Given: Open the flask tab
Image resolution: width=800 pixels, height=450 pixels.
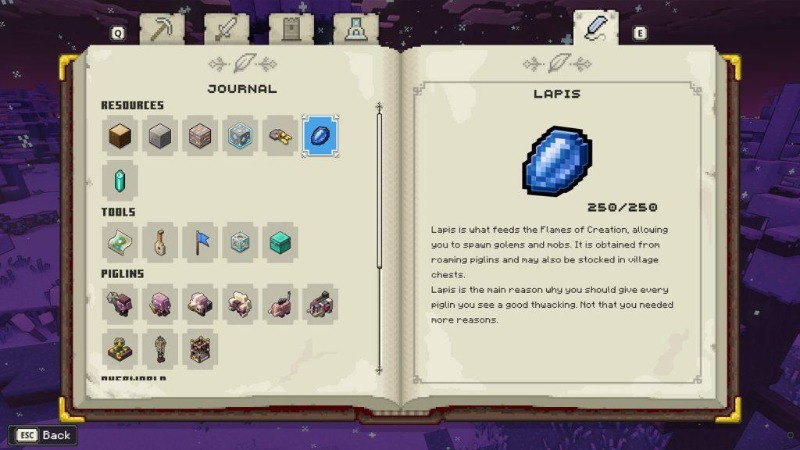Looking at the screenshot, I should pos(355,30).
